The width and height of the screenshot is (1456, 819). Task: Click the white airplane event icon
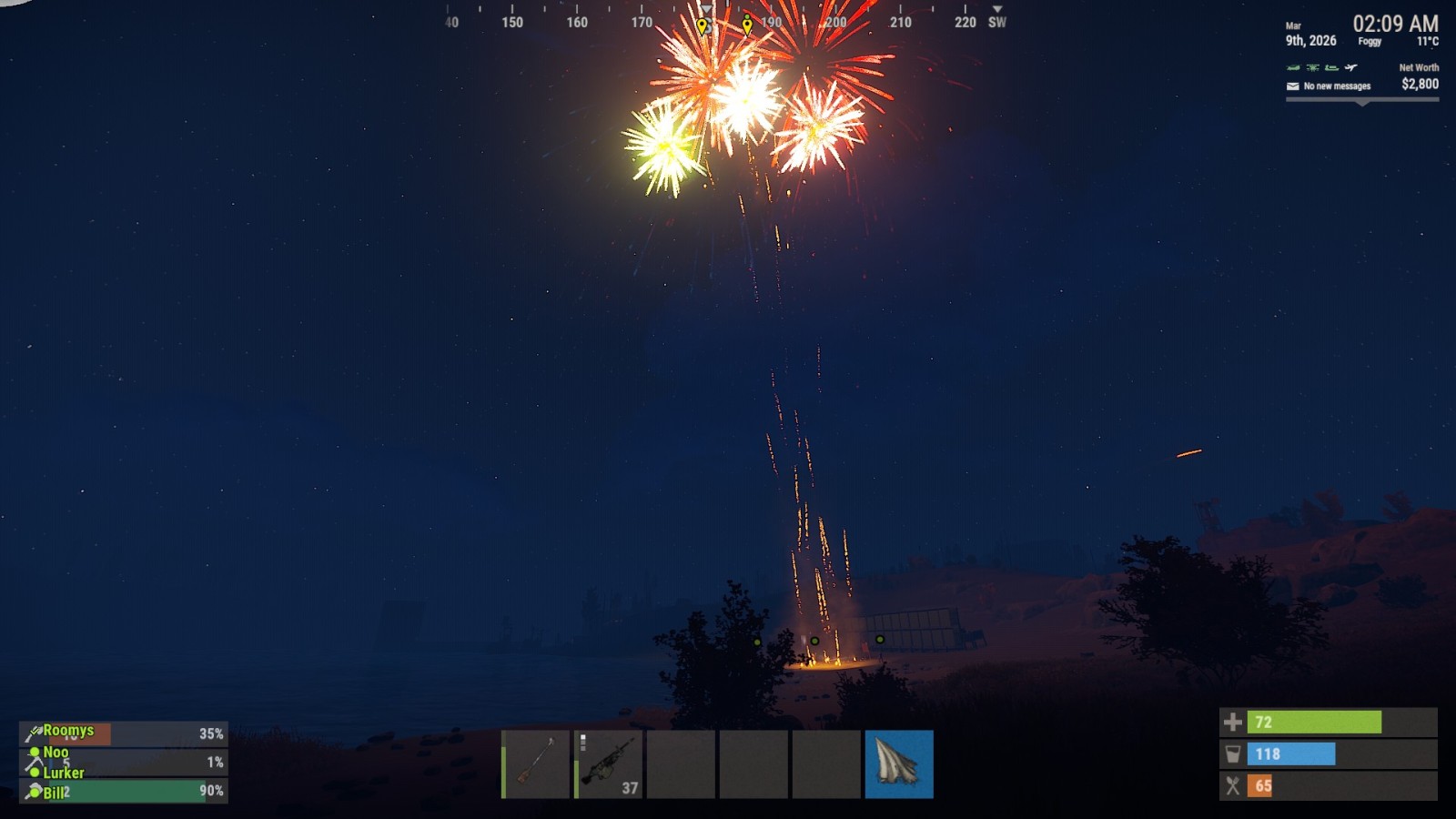[1351, 67]
